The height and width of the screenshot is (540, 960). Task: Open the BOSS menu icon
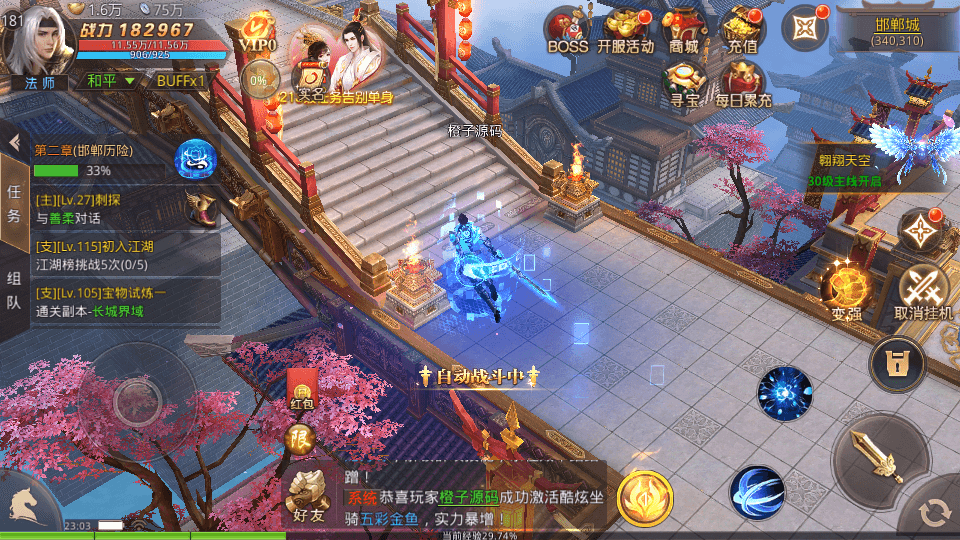567,30
